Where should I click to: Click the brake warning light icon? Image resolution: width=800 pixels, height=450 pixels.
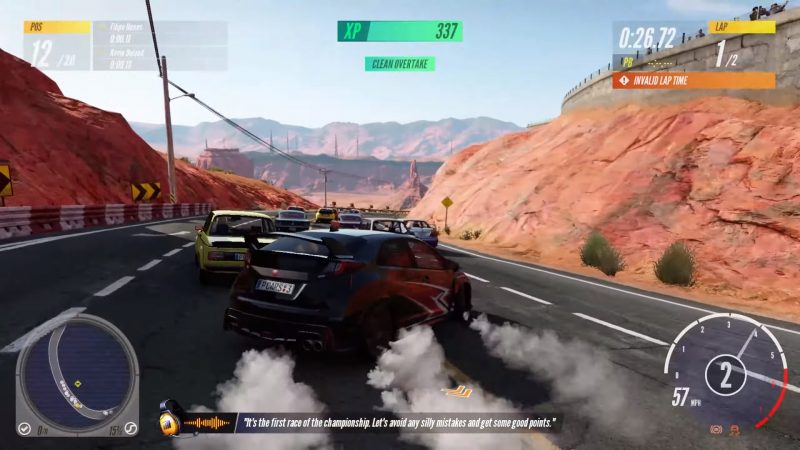pos(716,429)
